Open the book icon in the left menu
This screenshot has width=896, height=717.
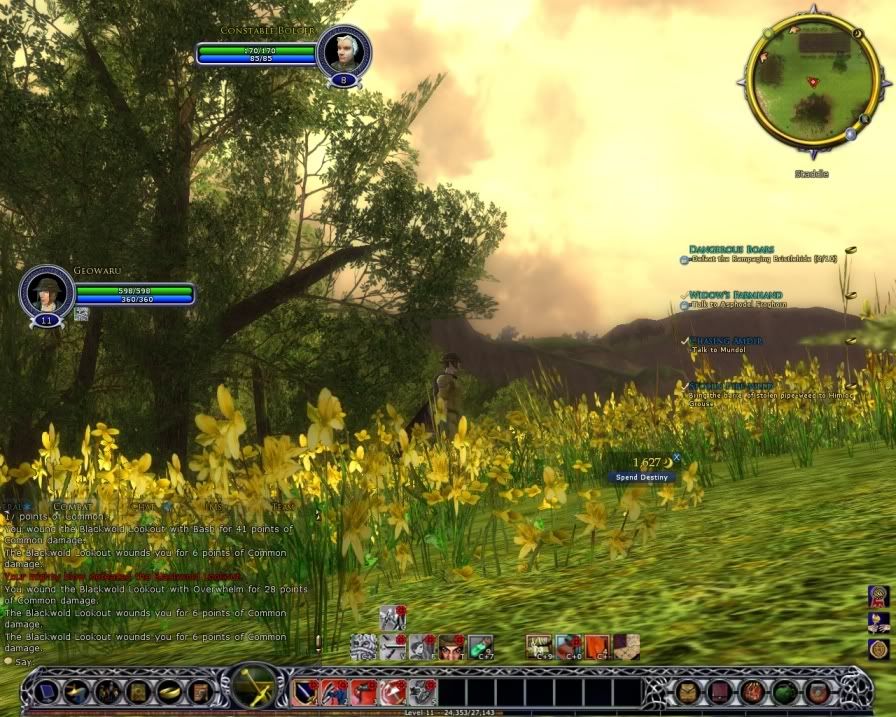pyautogui.click(x=198, y=691)
